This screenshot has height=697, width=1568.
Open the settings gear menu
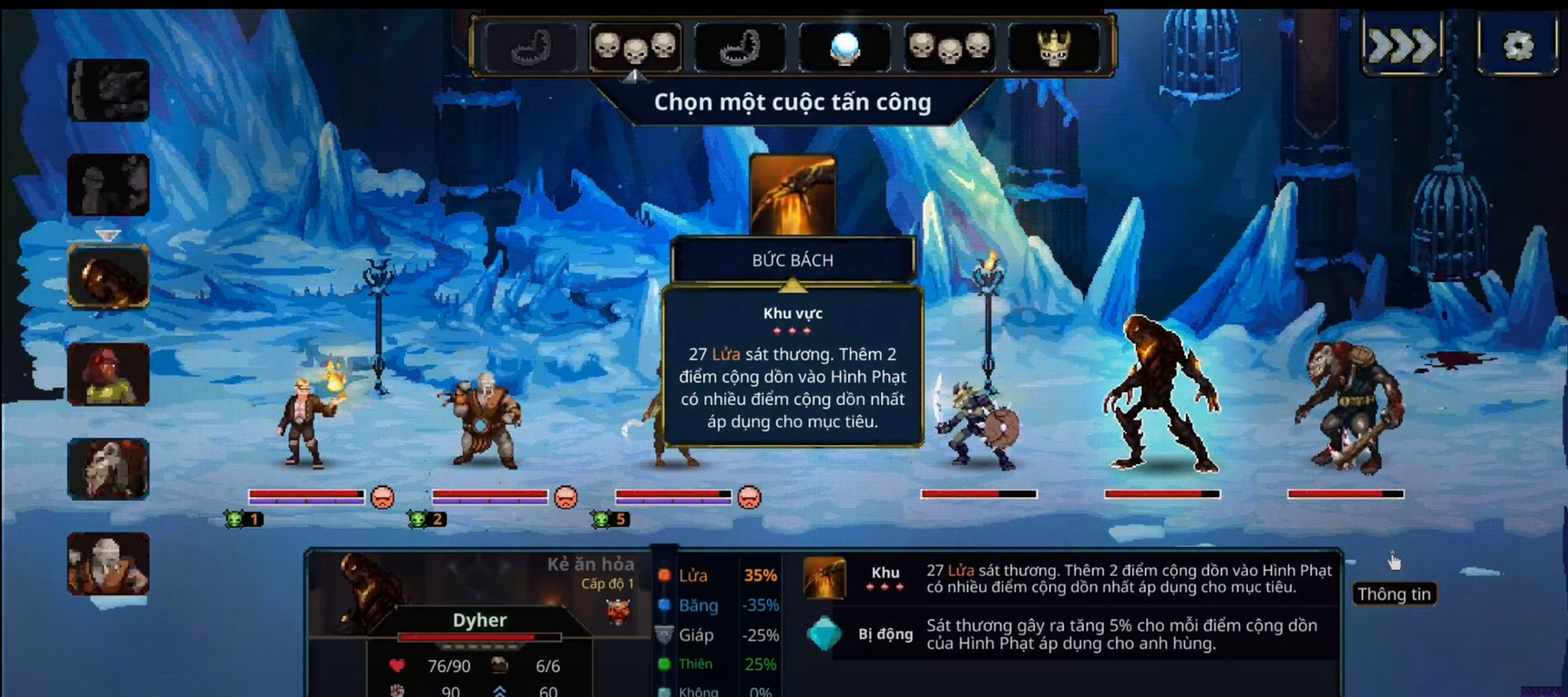[1518, 45]
